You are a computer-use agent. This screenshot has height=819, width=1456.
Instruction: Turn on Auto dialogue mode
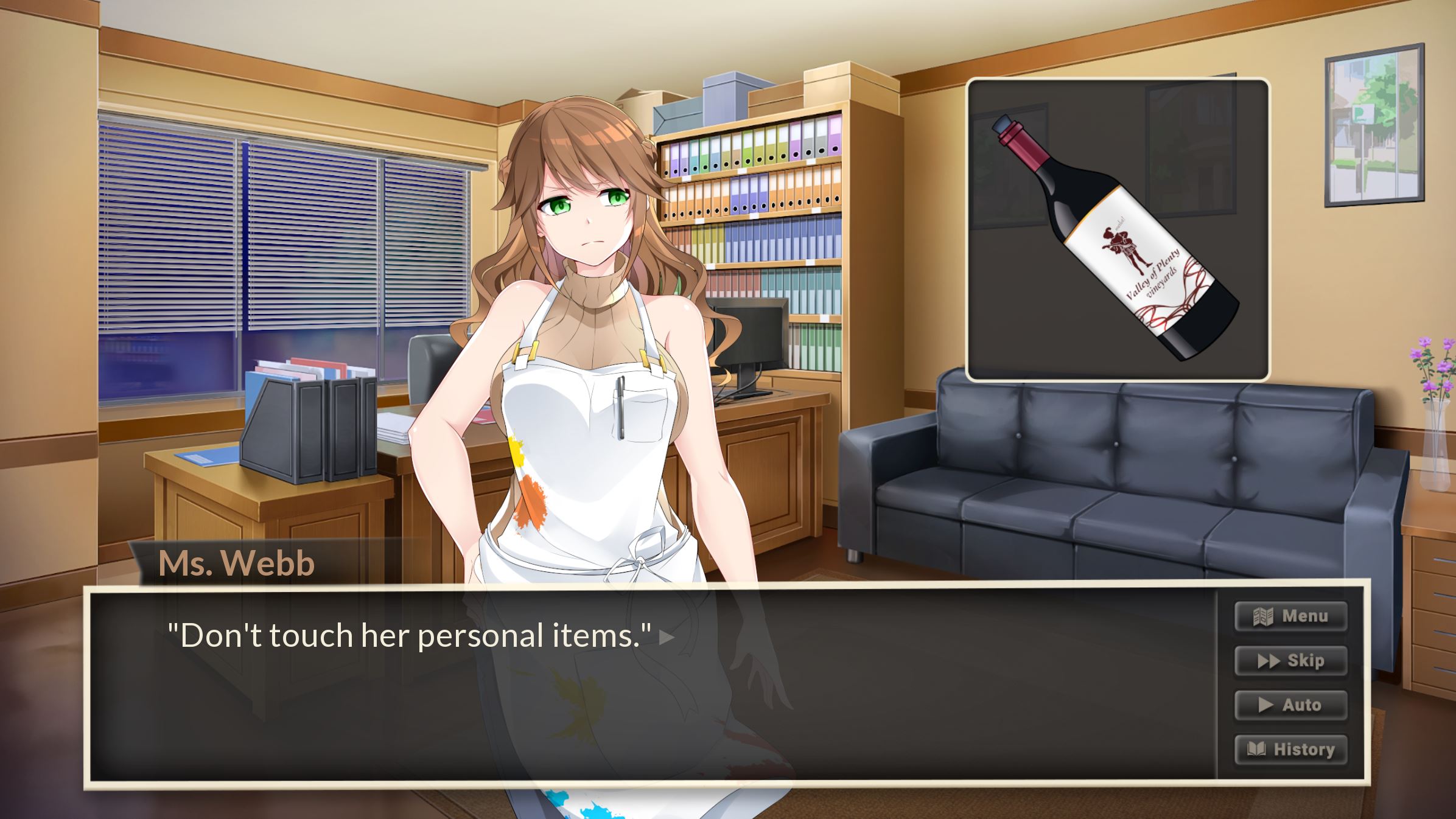[x=1290, y=705]
